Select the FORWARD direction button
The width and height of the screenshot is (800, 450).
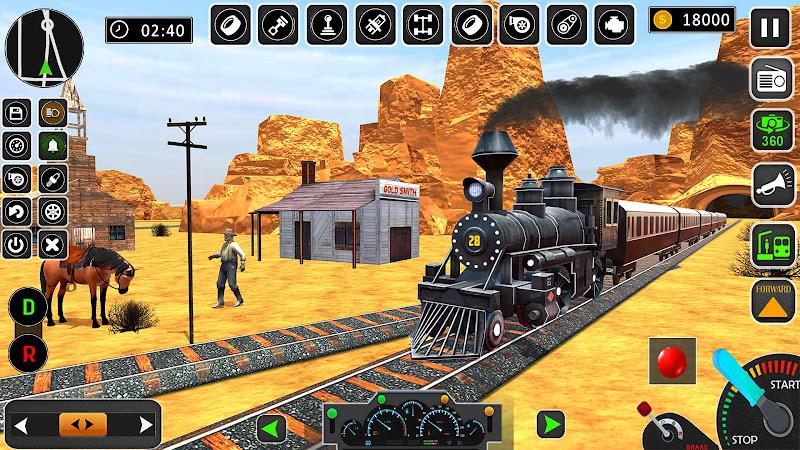pyautogui.click(x=770, y=301)
